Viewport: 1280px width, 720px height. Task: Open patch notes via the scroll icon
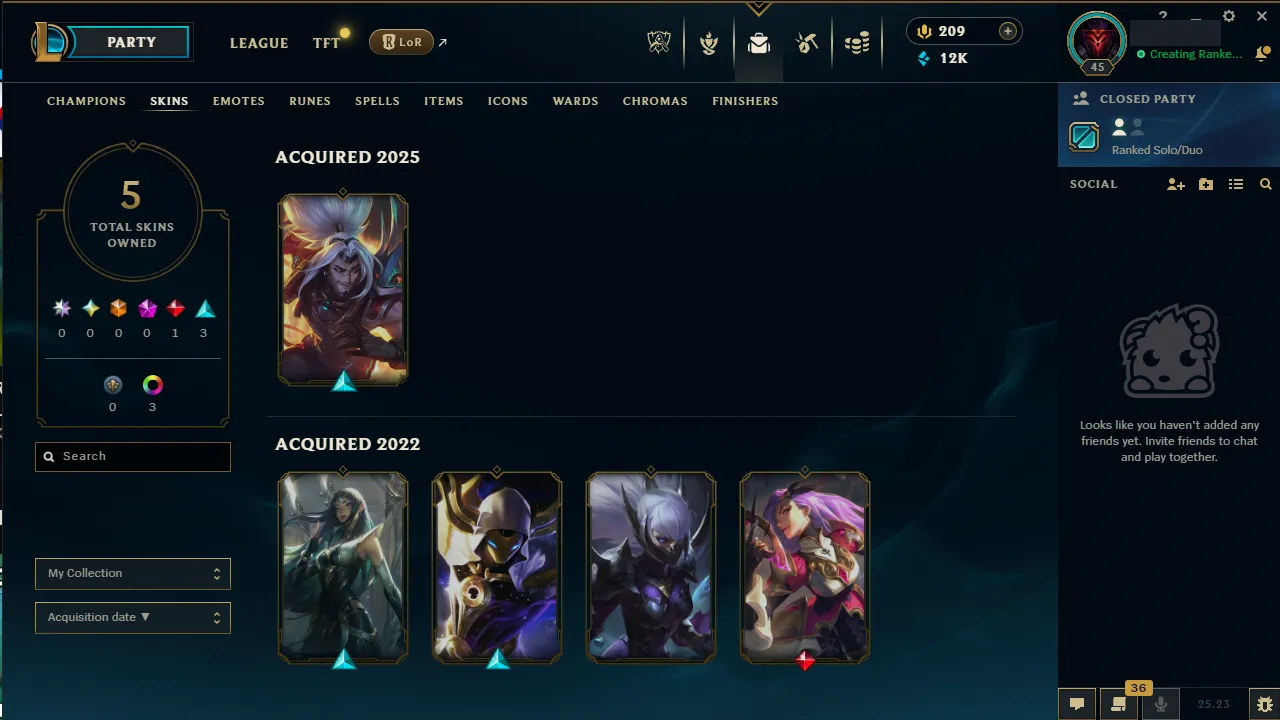click(1118, 704)
